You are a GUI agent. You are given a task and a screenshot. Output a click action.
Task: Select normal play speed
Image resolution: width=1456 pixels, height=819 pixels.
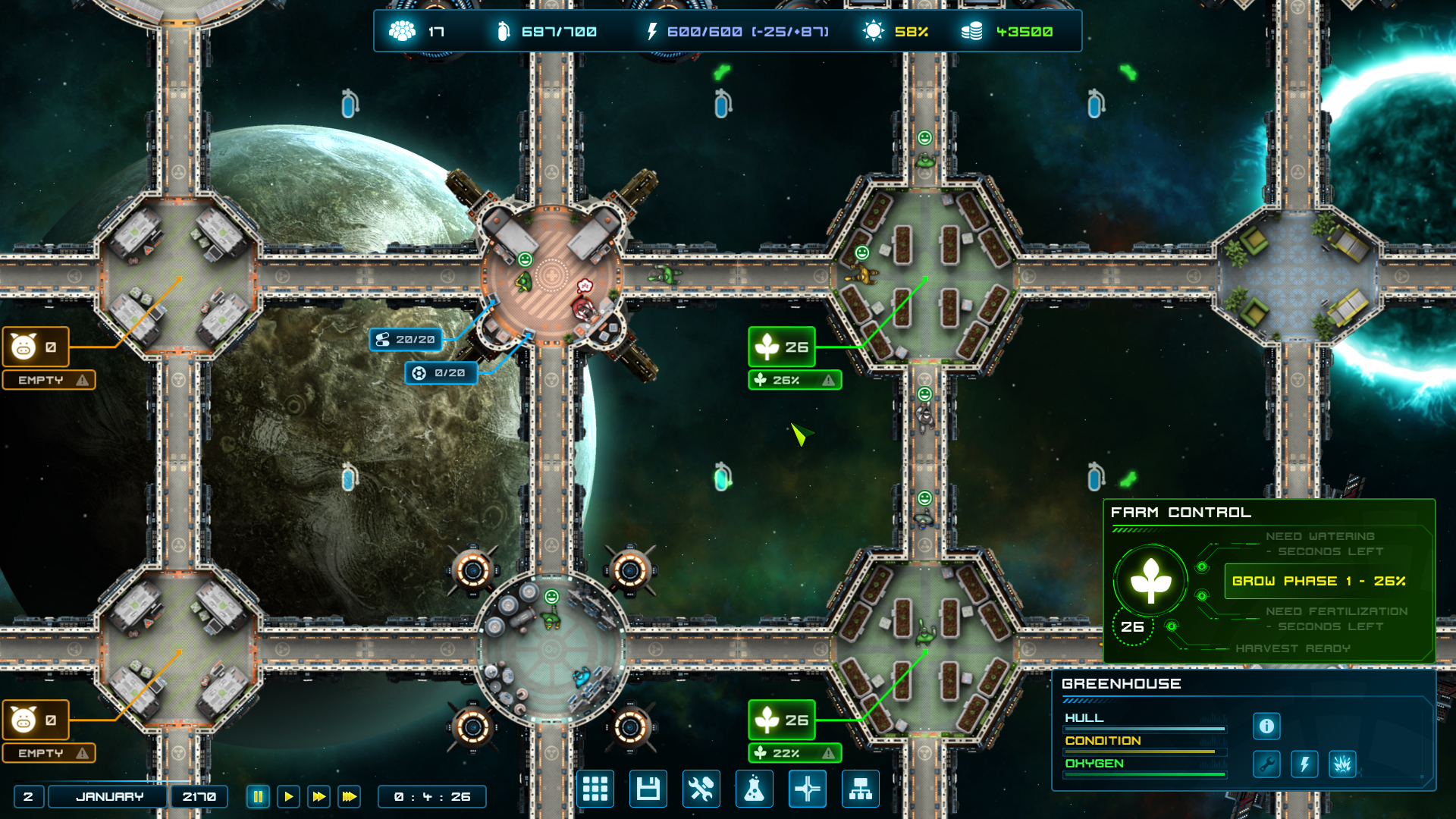coord(288,796)
